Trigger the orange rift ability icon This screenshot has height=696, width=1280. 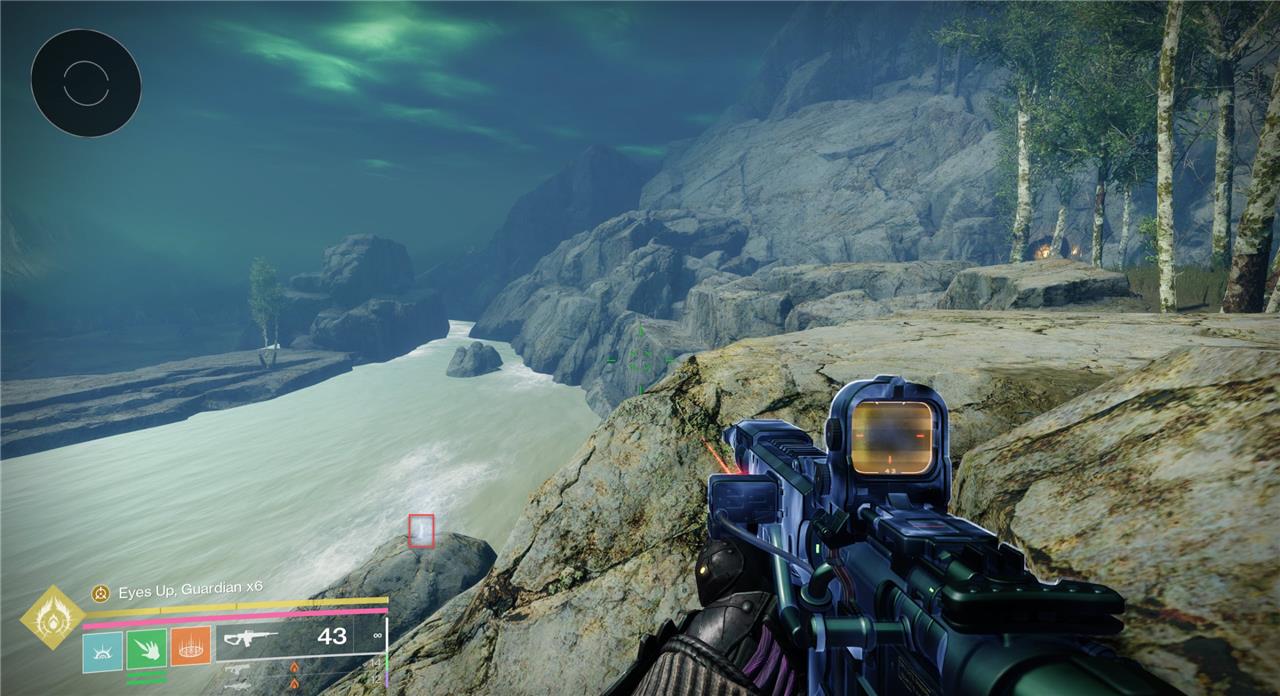tap(190, 647)
